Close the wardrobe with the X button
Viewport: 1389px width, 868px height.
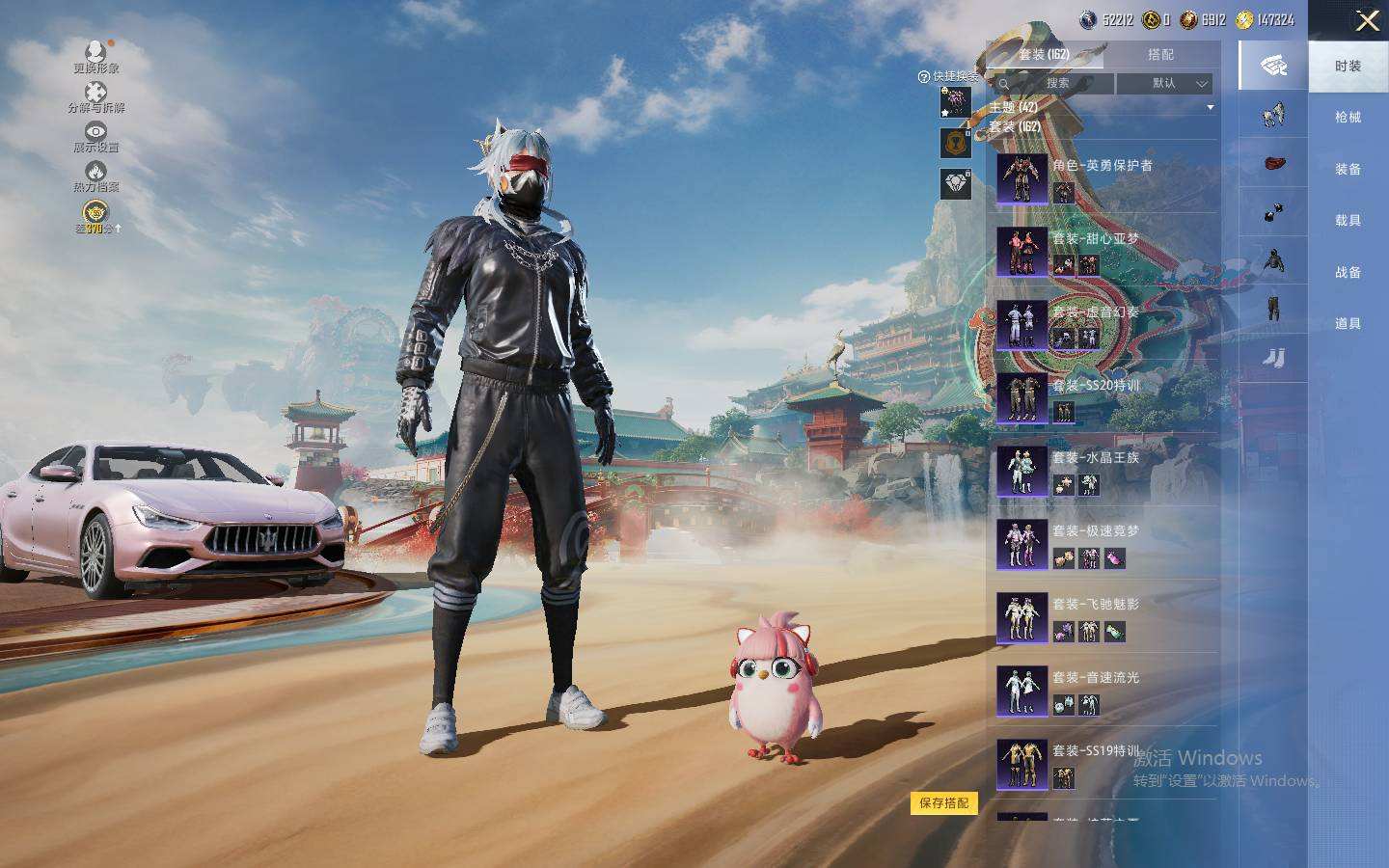coord(1367,20)
